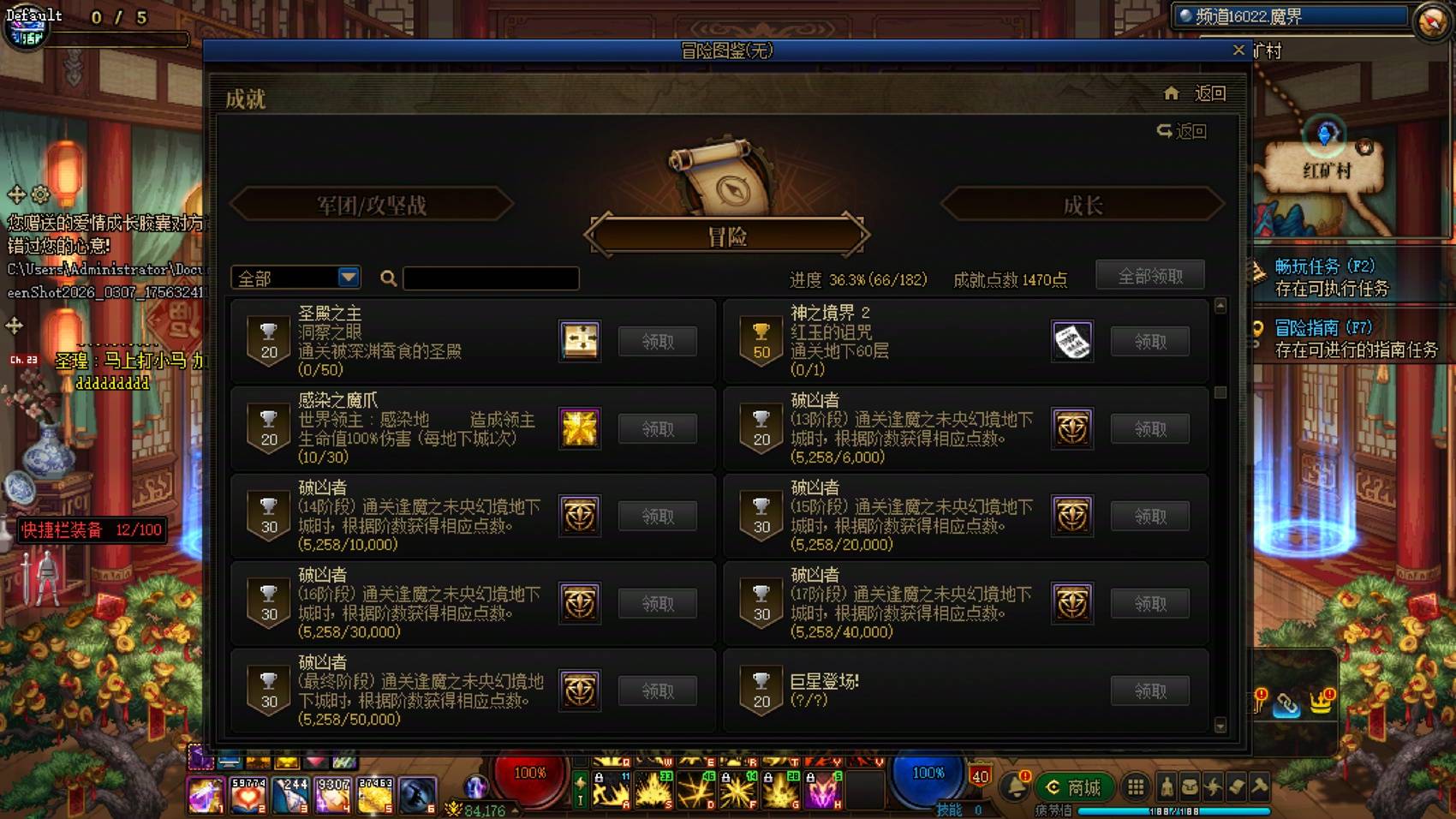Click the 商城 shop button

click(x=1074, y=786)
